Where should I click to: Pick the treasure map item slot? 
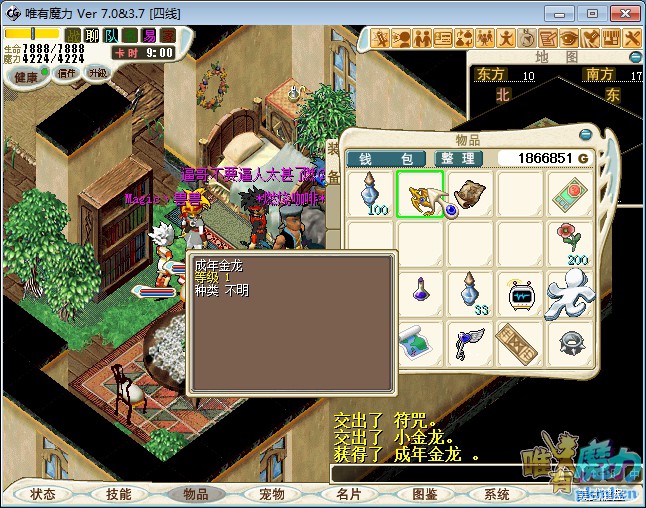pyautogui.click(x=420, y=343)
